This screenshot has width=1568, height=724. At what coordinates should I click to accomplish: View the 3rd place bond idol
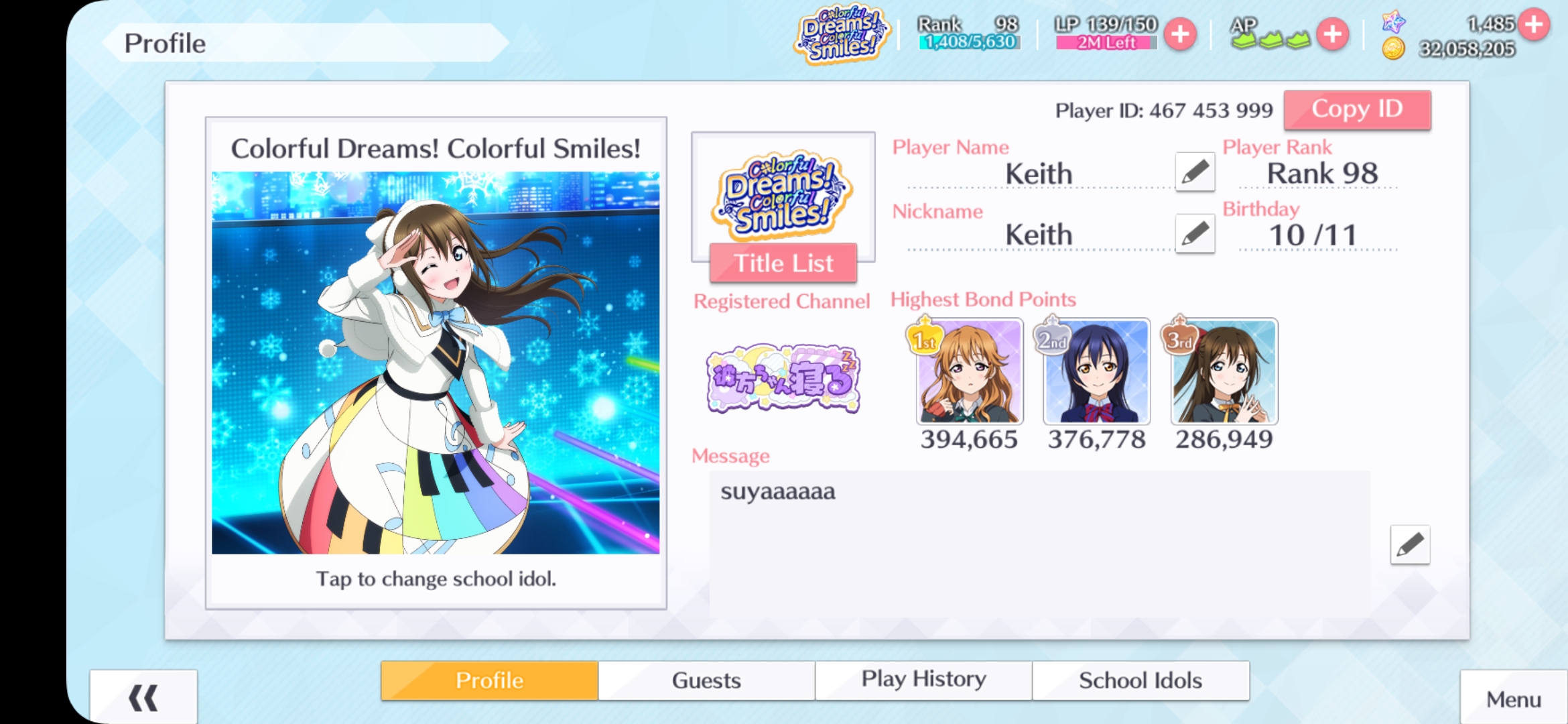point(1224,371)
